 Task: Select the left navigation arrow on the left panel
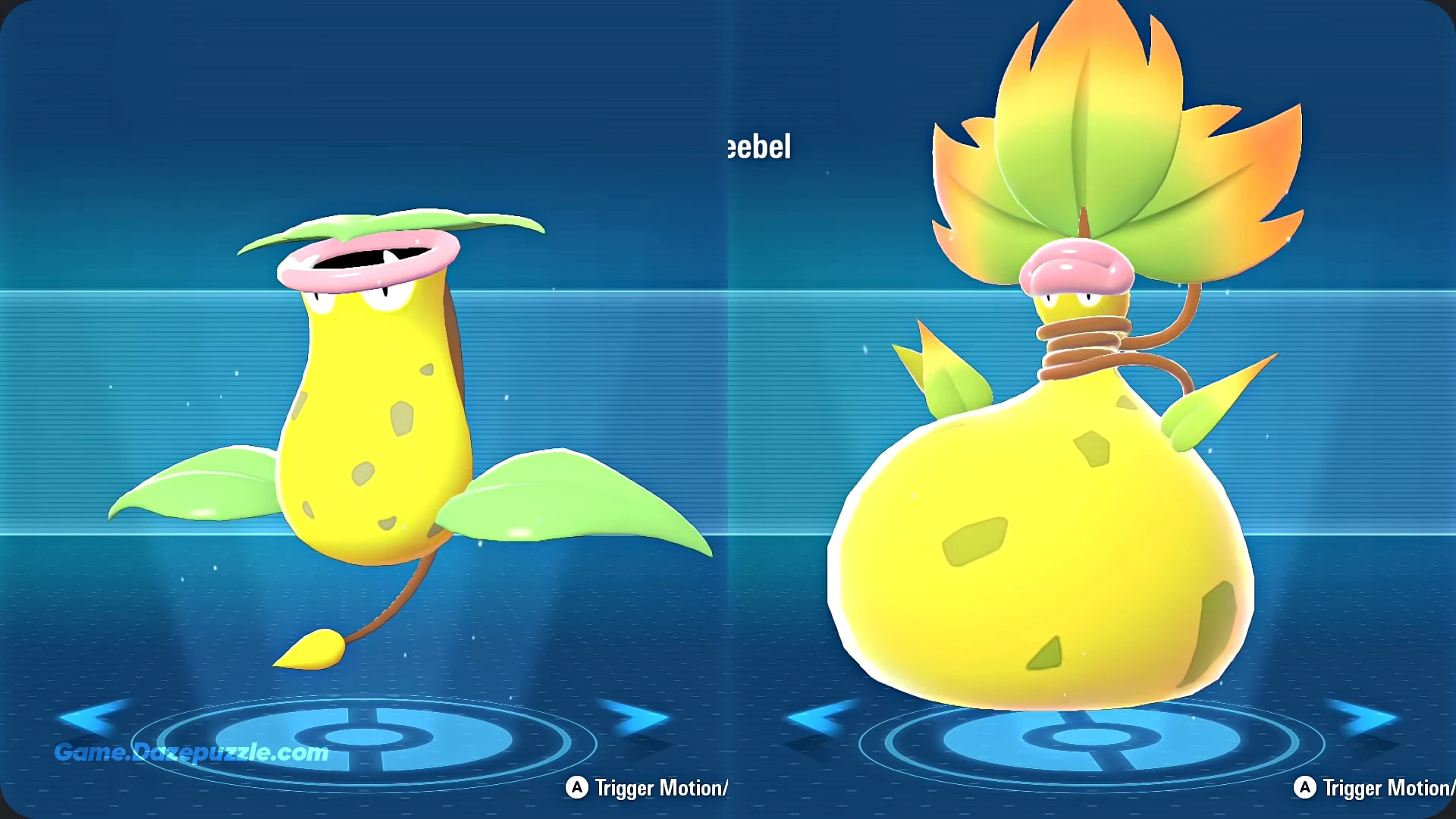click(91, 719)
